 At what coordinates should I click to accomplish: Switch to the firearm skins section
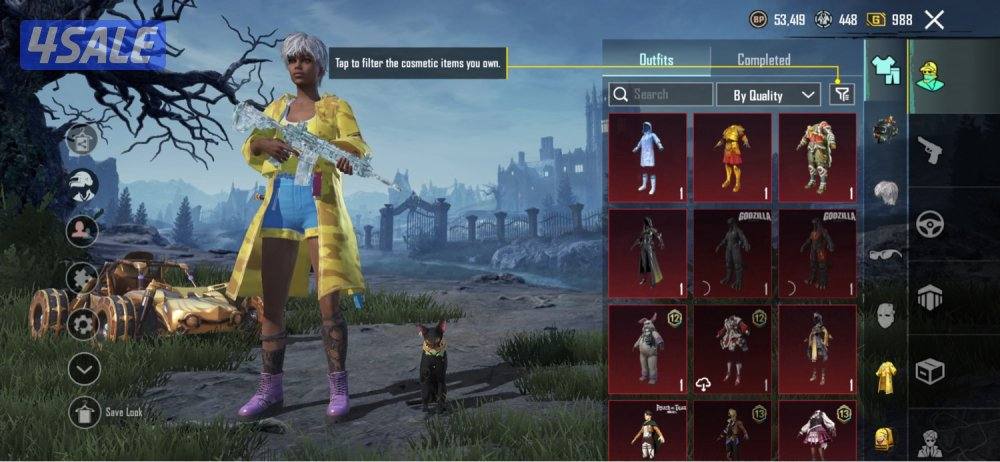931,151
